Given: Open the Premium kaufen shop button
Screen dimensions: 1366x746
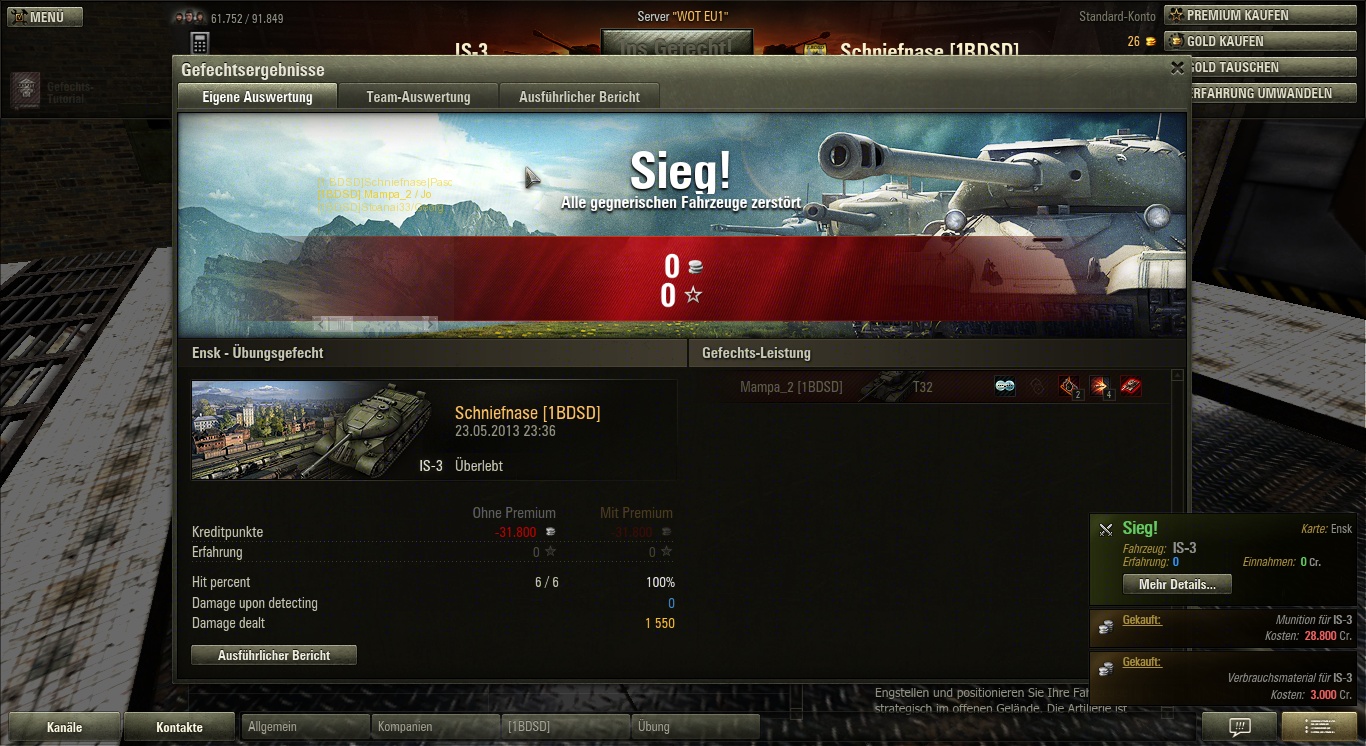Looking at the screenshot, I should coord(1259,15).
